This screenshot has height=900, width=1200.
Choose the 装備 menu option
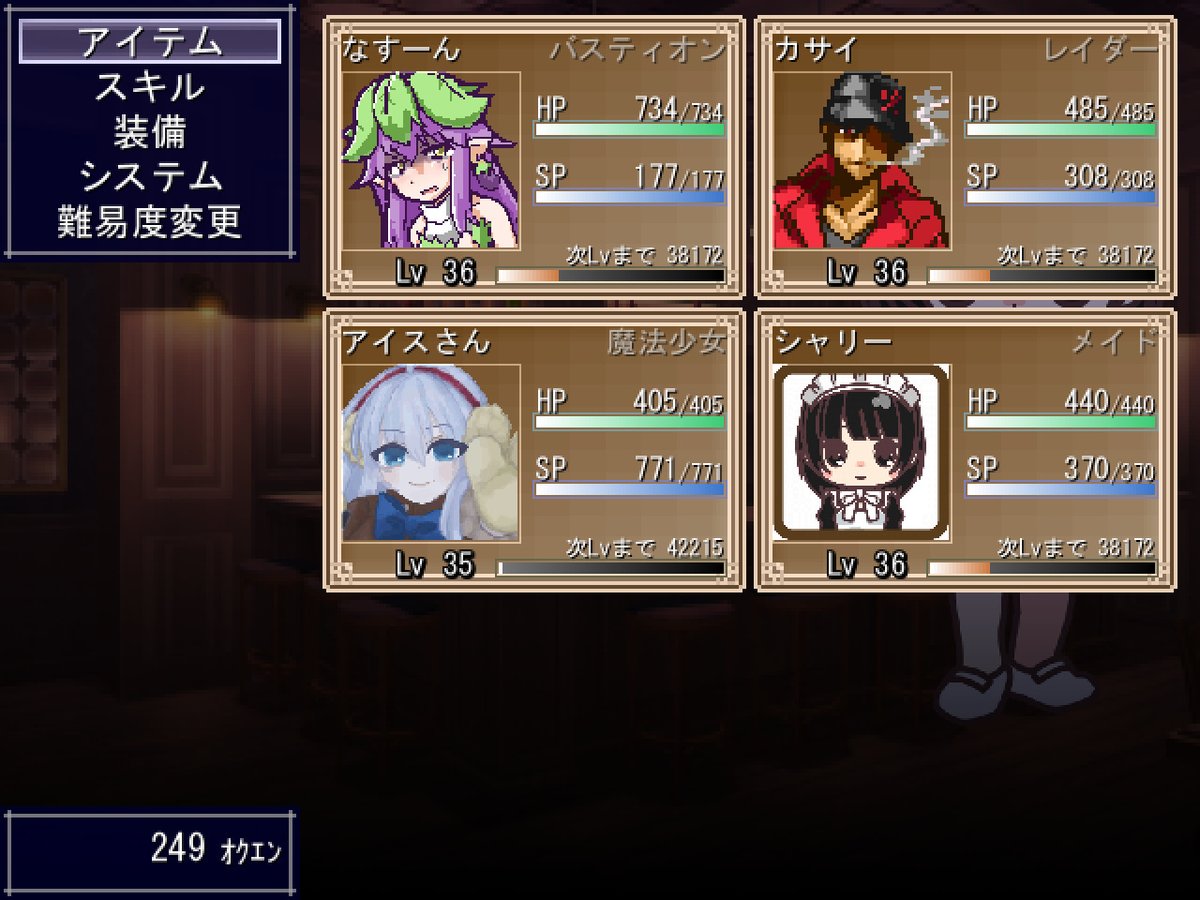pyautogui.click(x=150, y=132)
